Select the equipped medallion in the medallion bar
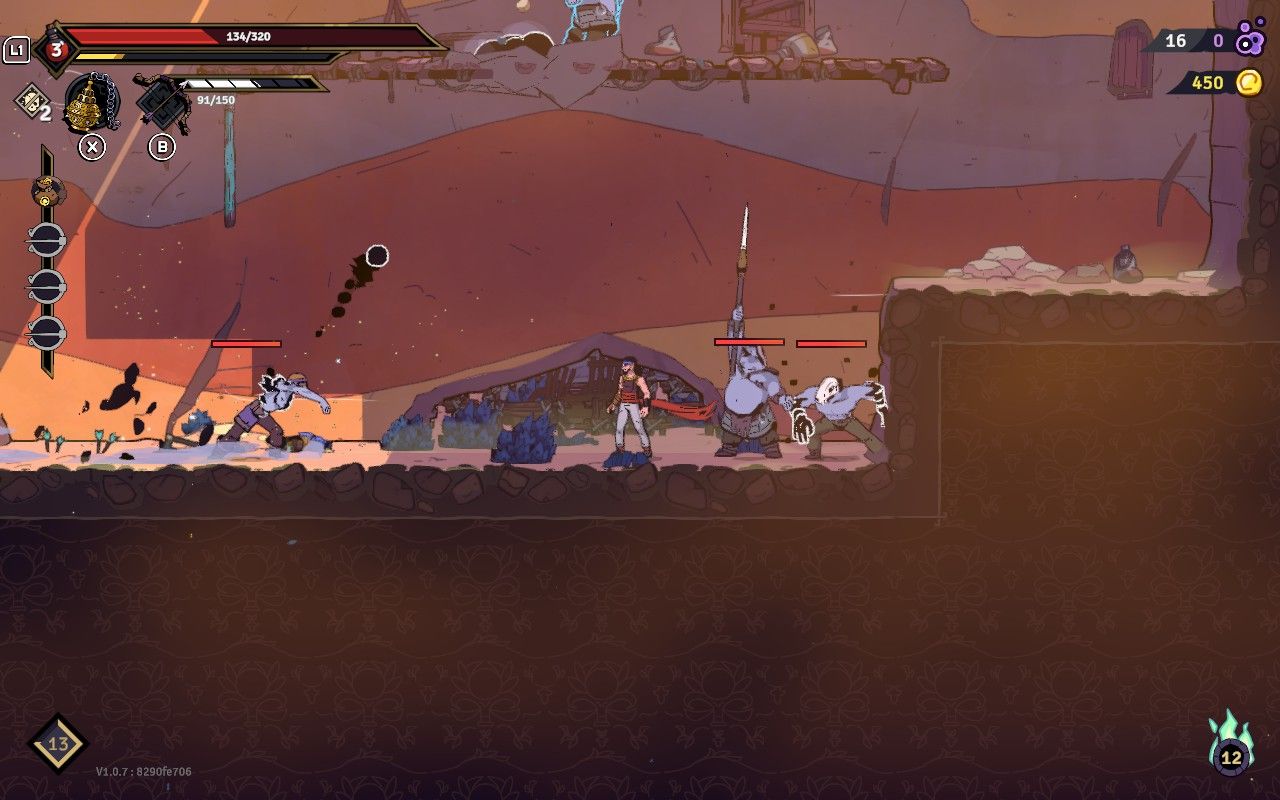 (47, 189)
